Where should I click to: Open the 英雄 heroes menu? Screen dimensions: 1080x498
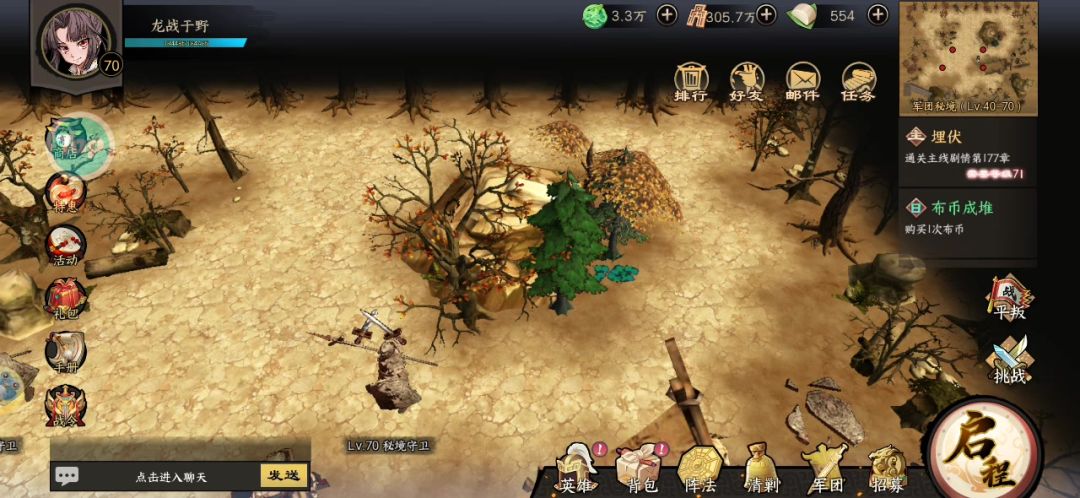click(576, 470)
